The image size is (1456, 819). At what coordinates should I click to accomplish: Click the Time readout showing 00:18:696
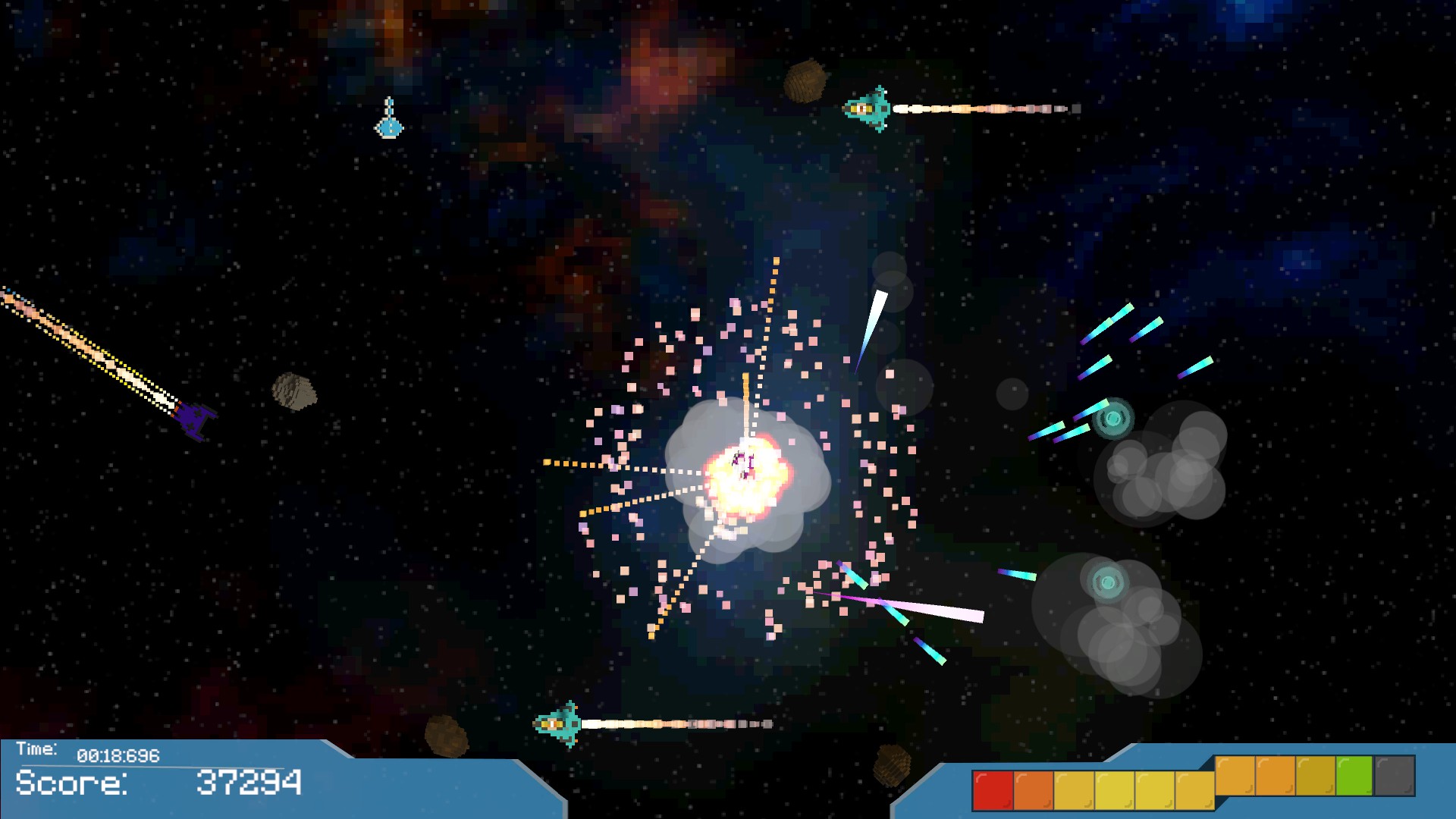point(118,755)
